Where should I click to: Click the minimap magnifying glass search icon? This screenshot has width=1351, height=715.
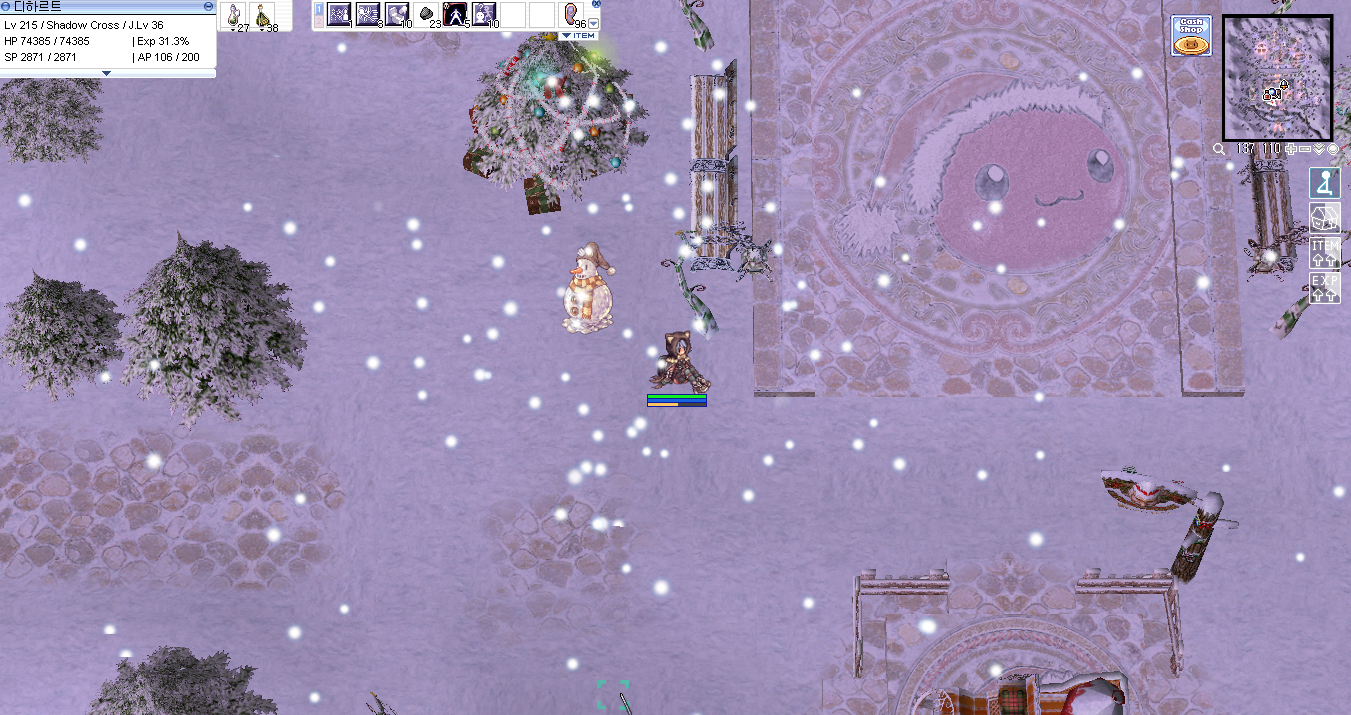(x=1219, y=149)
